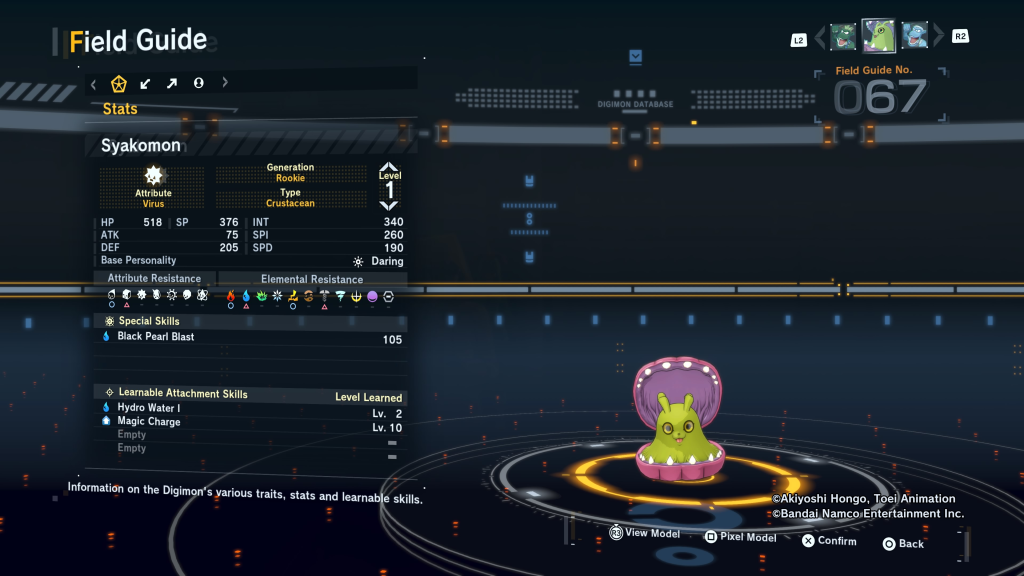Select the green Digimon portrait thumbnail
Screen dimensions: 1024x576
842,37
